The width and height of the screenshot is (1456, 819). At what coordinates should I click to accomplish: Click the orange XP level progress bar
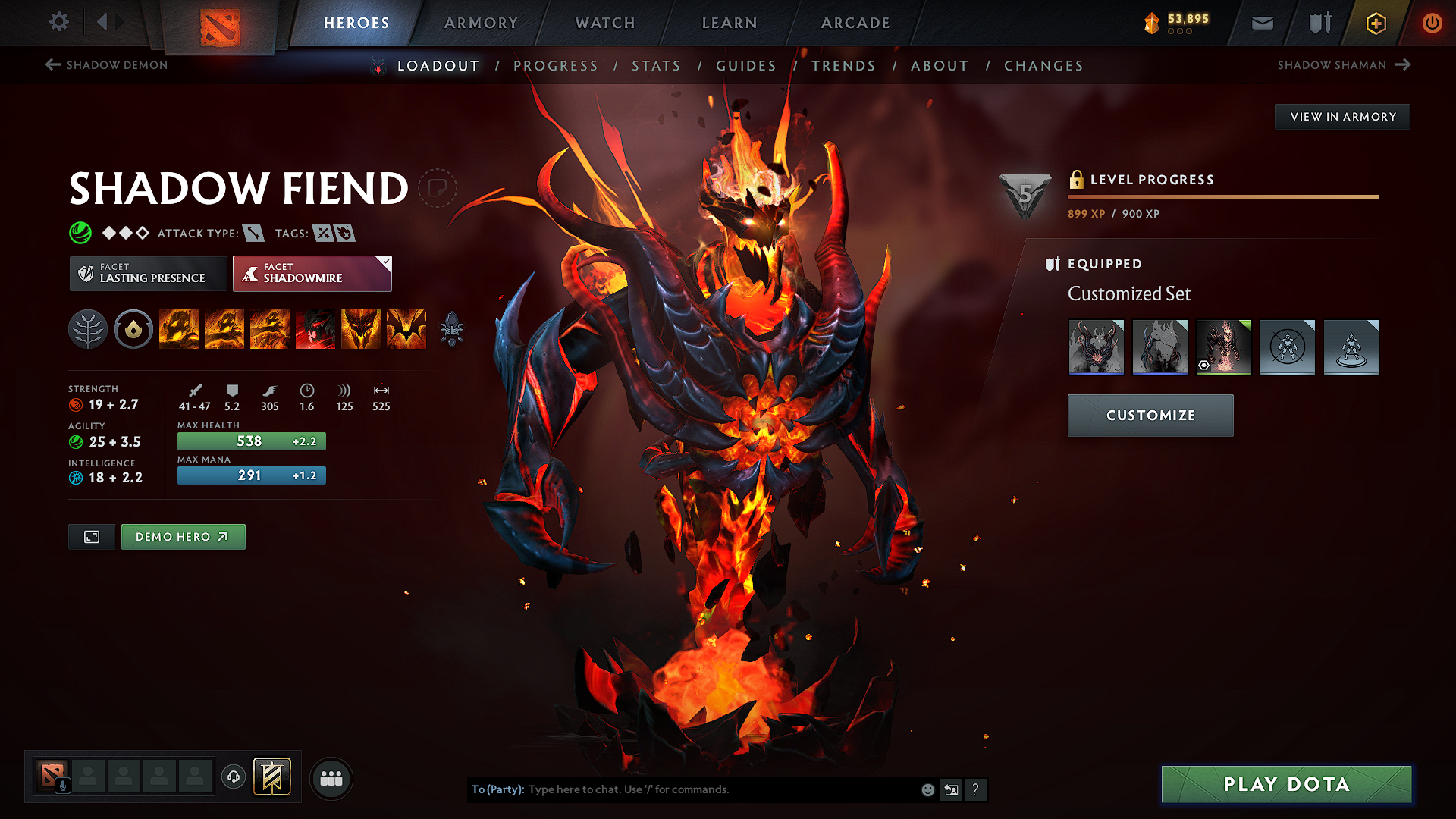pos(1221,196)
